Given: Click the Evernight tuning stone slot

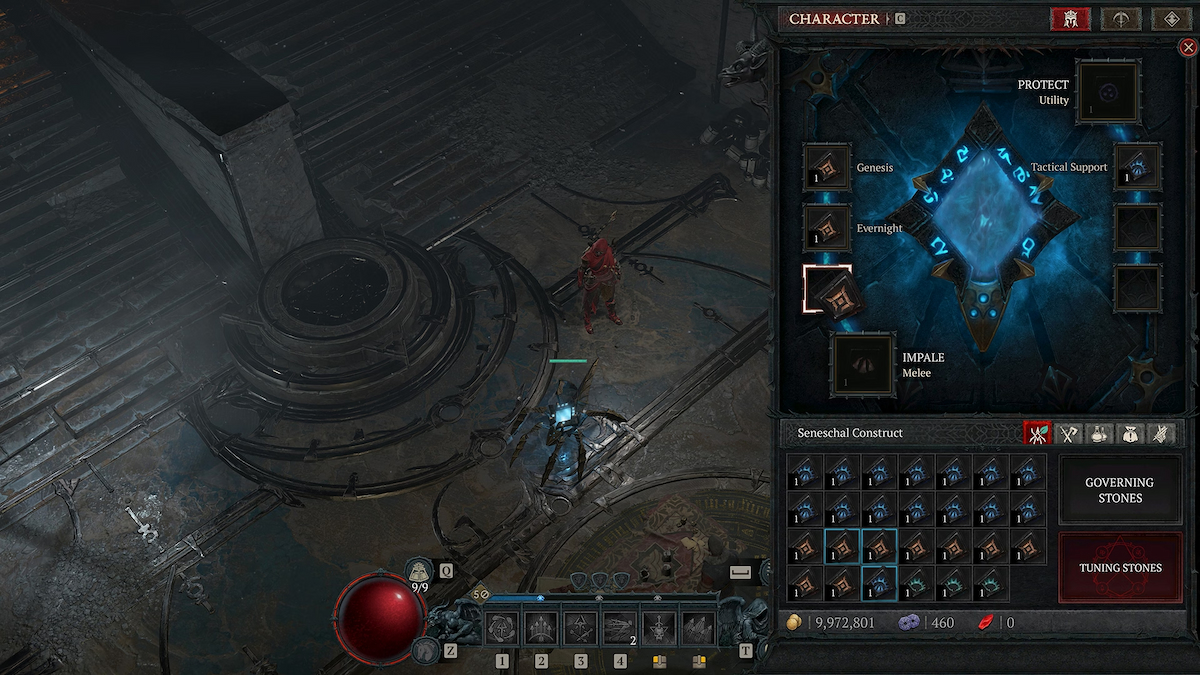Looking at the screenshot, I should (x=826, y=228).
